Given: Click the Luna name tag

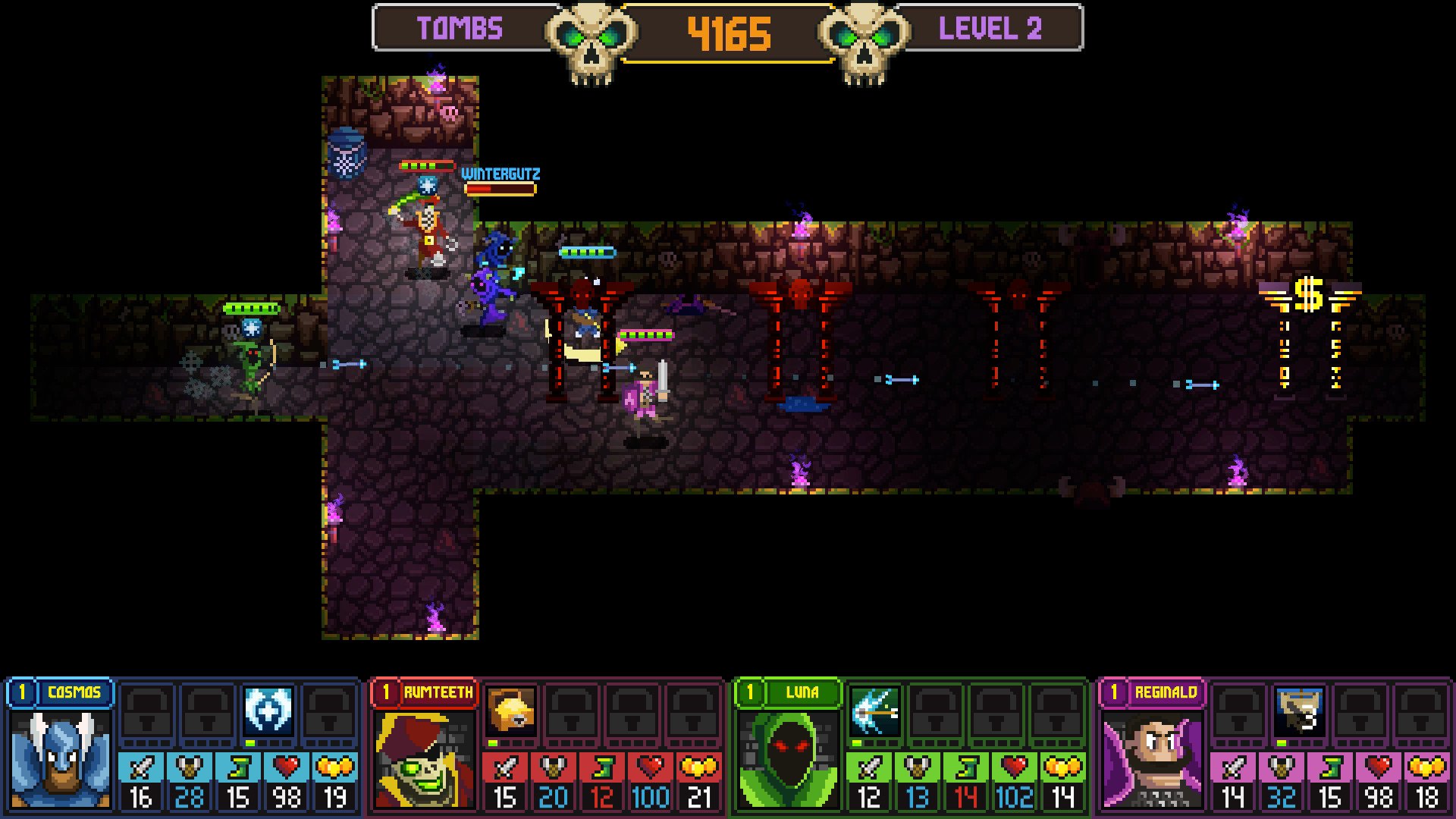Looking at the screenshot, I should click(802, 692).
